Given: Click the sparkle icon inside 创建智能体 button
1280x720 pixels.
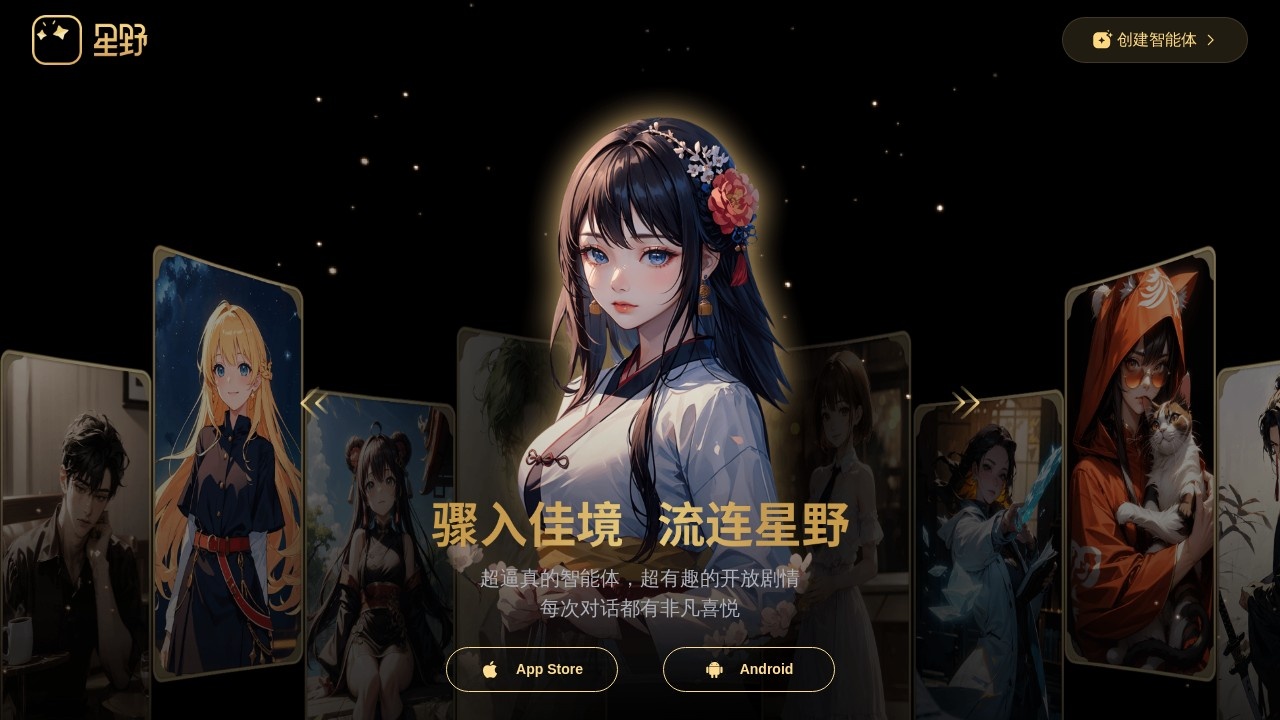Looking at the screenshot, I should point(1101,40).
